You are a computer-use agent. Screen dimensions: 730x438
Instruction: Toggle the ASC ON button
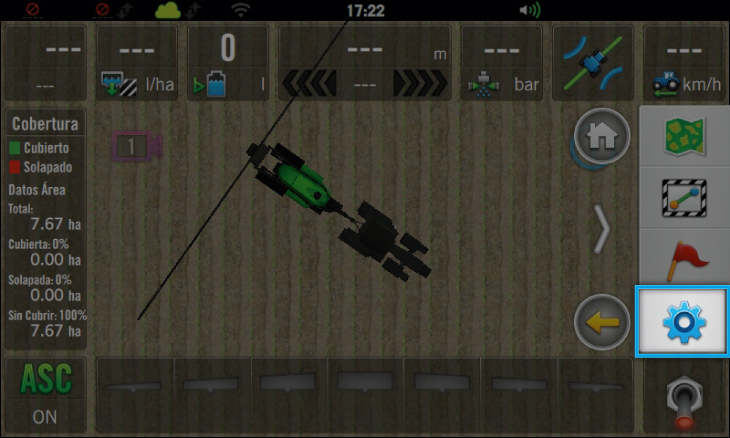pos(45,394)
